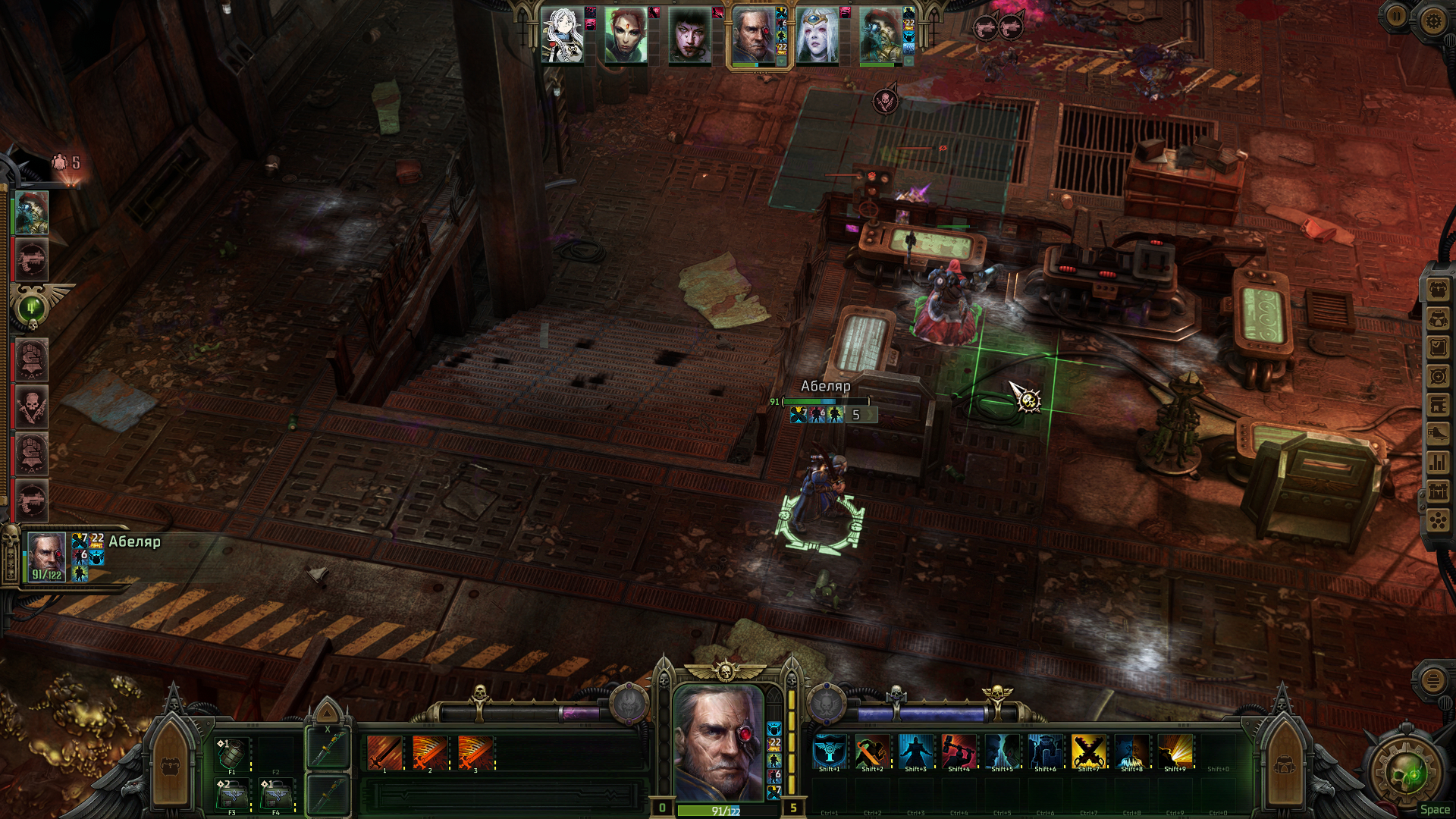
Task: Select the crowned pale woman portrait
Action: click(x=817, y=36)
